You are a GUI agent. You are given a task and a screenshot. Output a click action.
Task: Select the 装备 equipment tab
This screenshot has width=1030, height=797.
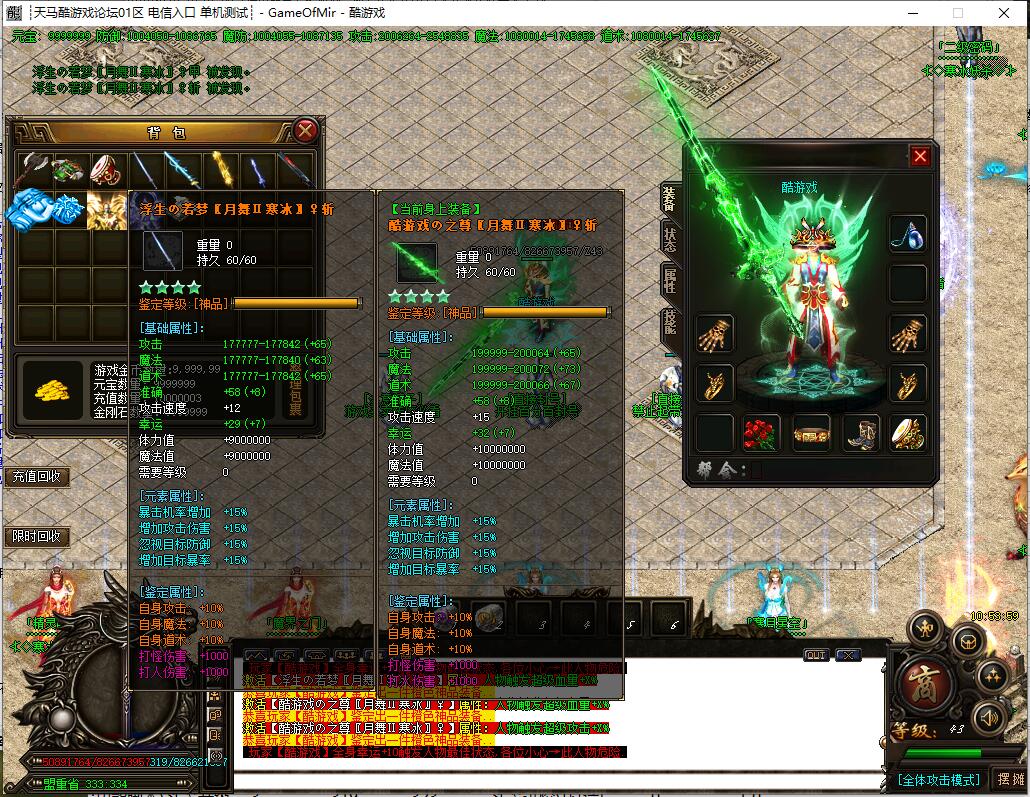668,198
